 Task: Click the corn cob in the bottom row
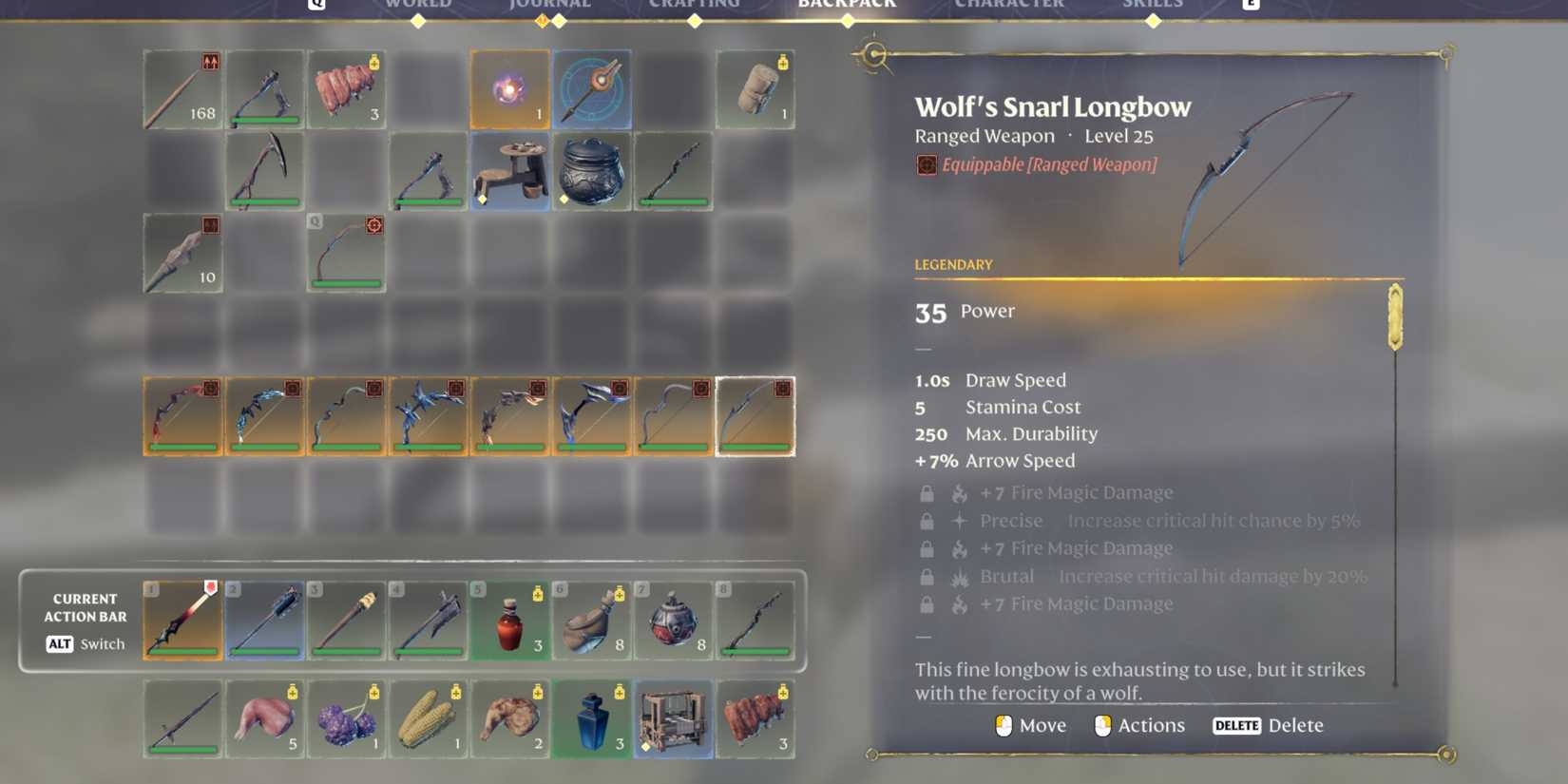428,720
